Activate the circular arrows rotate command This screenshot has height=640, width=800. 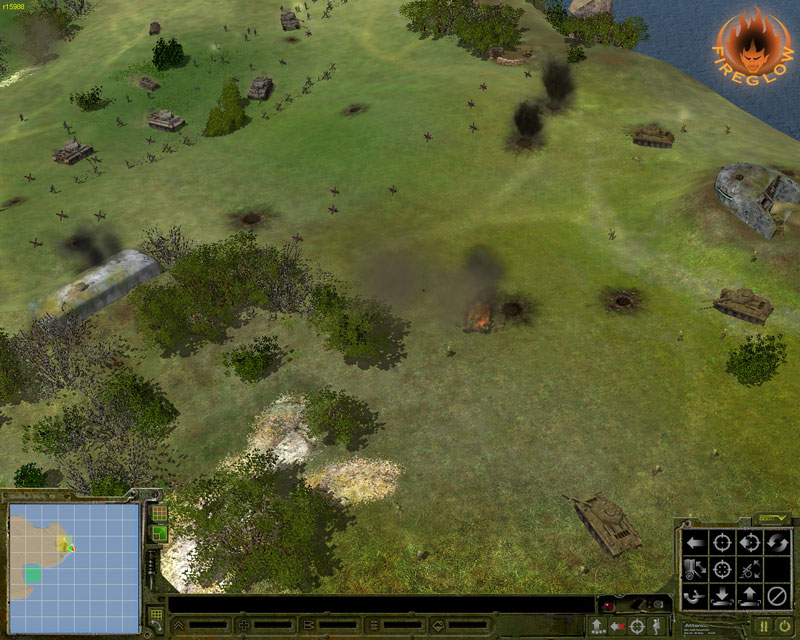(776, 543)
